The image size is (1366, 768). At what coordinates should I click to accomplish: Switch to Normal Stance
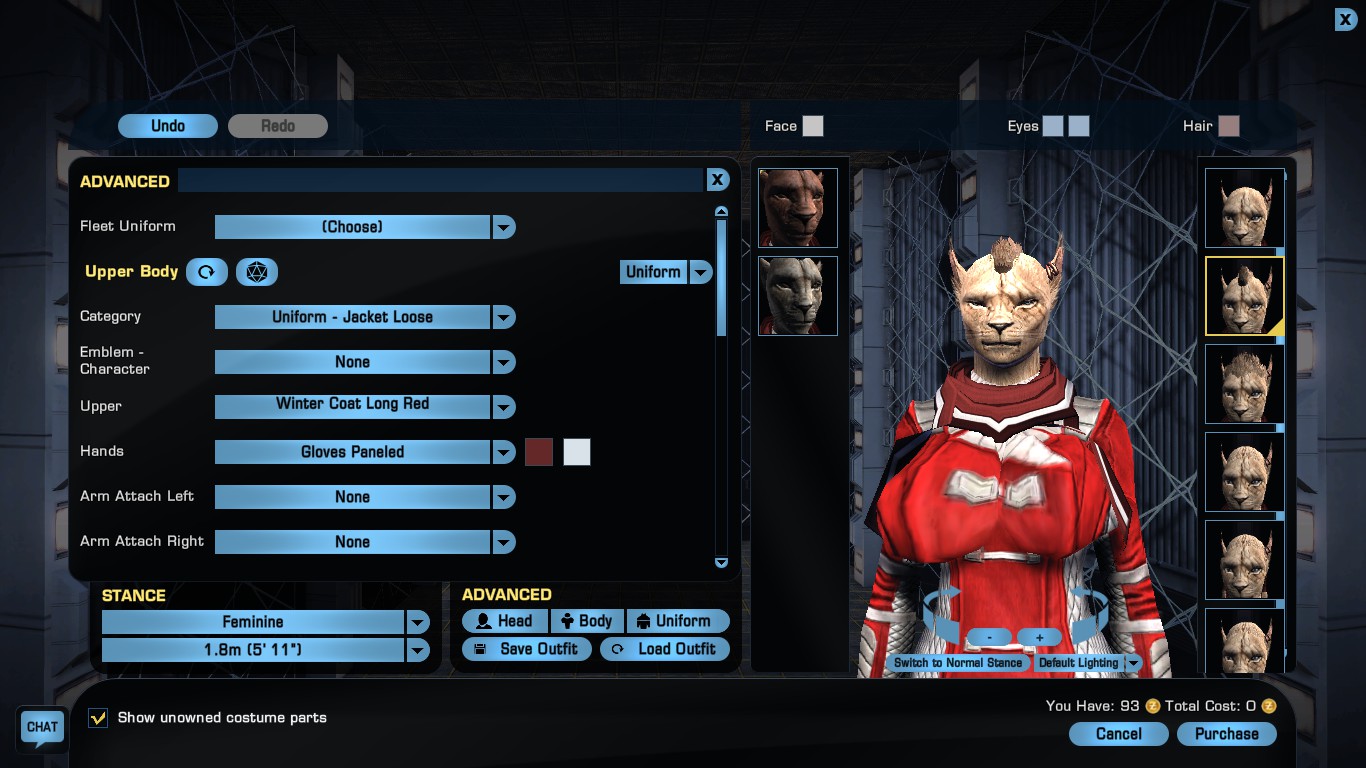958,663
